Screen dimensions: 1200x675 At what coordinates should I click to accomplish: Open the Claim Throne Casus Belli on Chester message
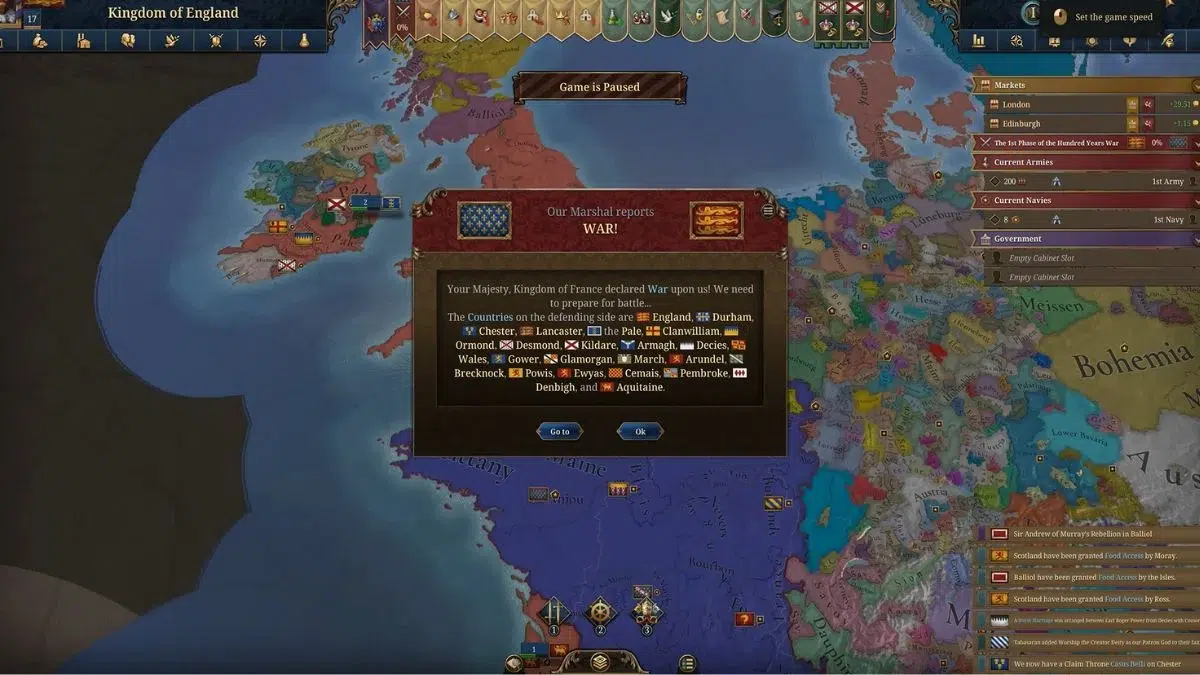(1090, 664)
